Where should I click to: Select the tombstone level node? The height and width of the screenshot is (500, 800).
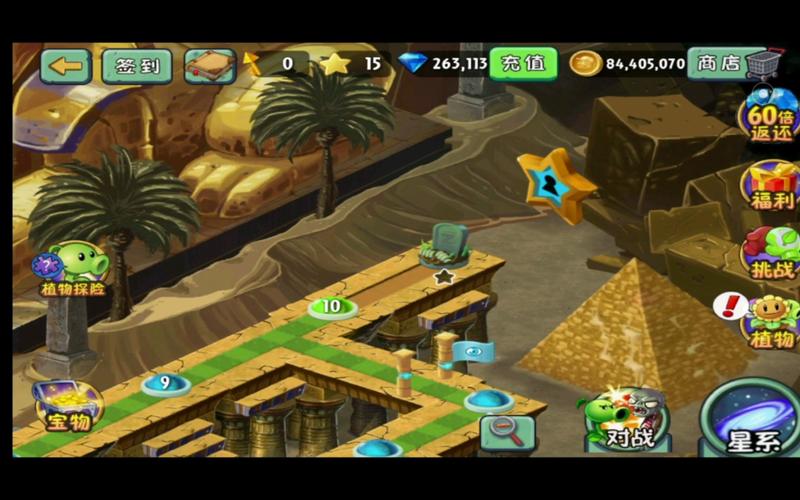coord(444,250)
